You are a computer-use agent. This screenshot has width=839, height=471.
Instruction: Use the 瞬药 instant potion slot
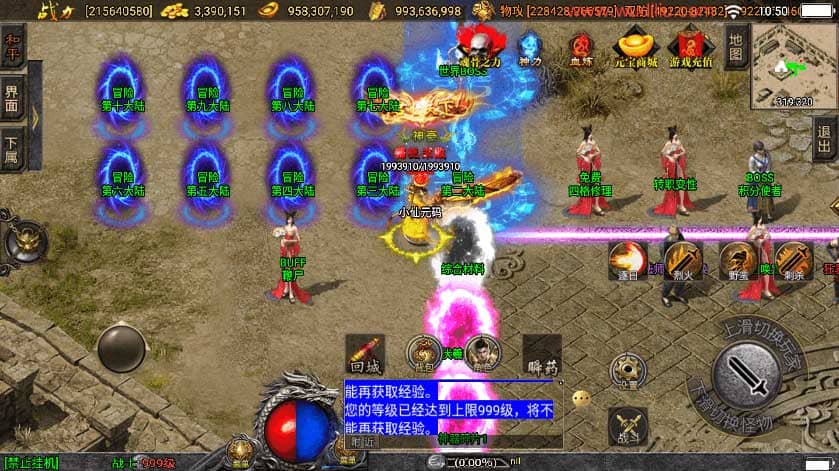542,354
